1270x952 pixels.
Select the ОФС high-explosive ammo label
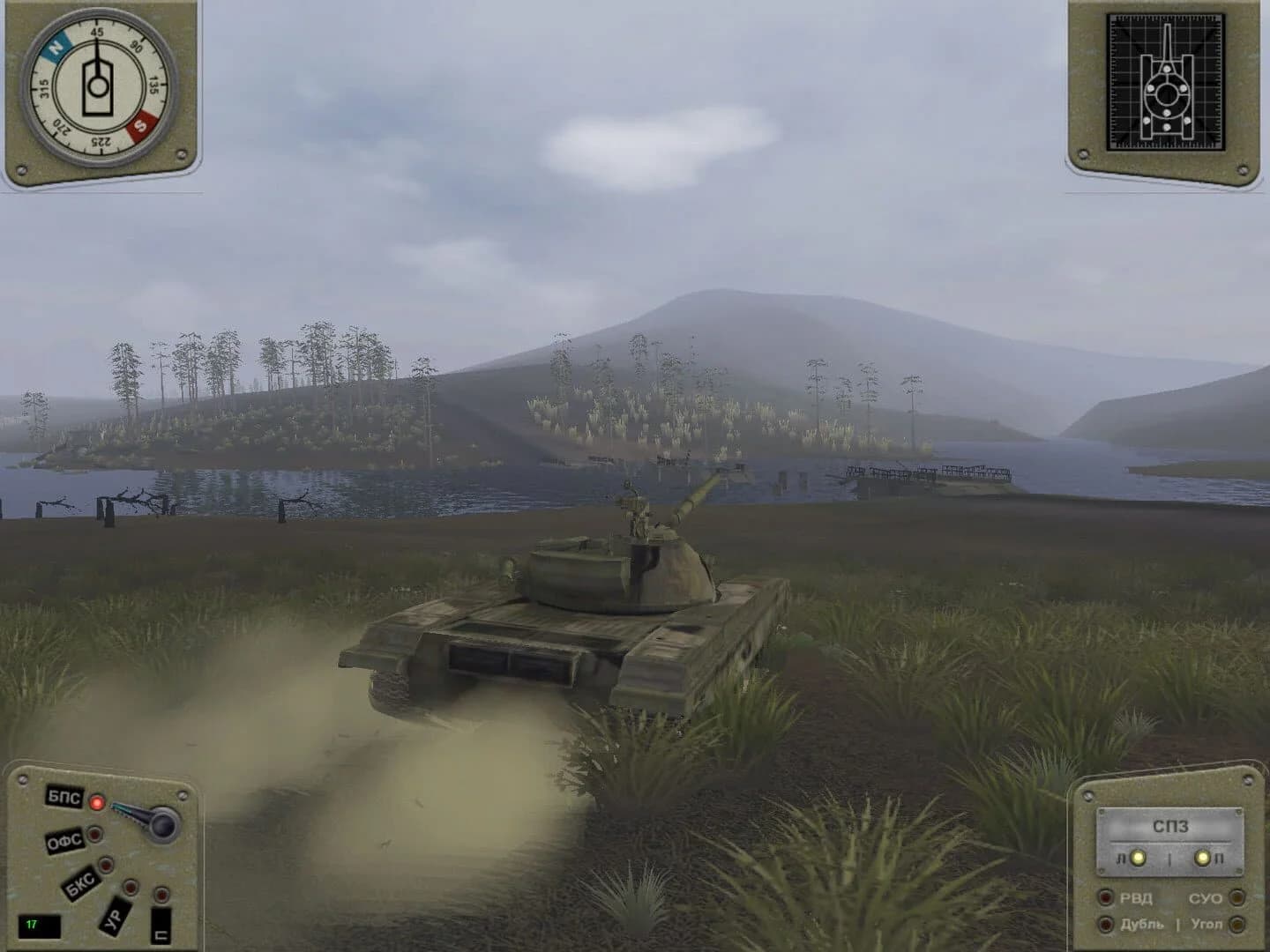64,840
